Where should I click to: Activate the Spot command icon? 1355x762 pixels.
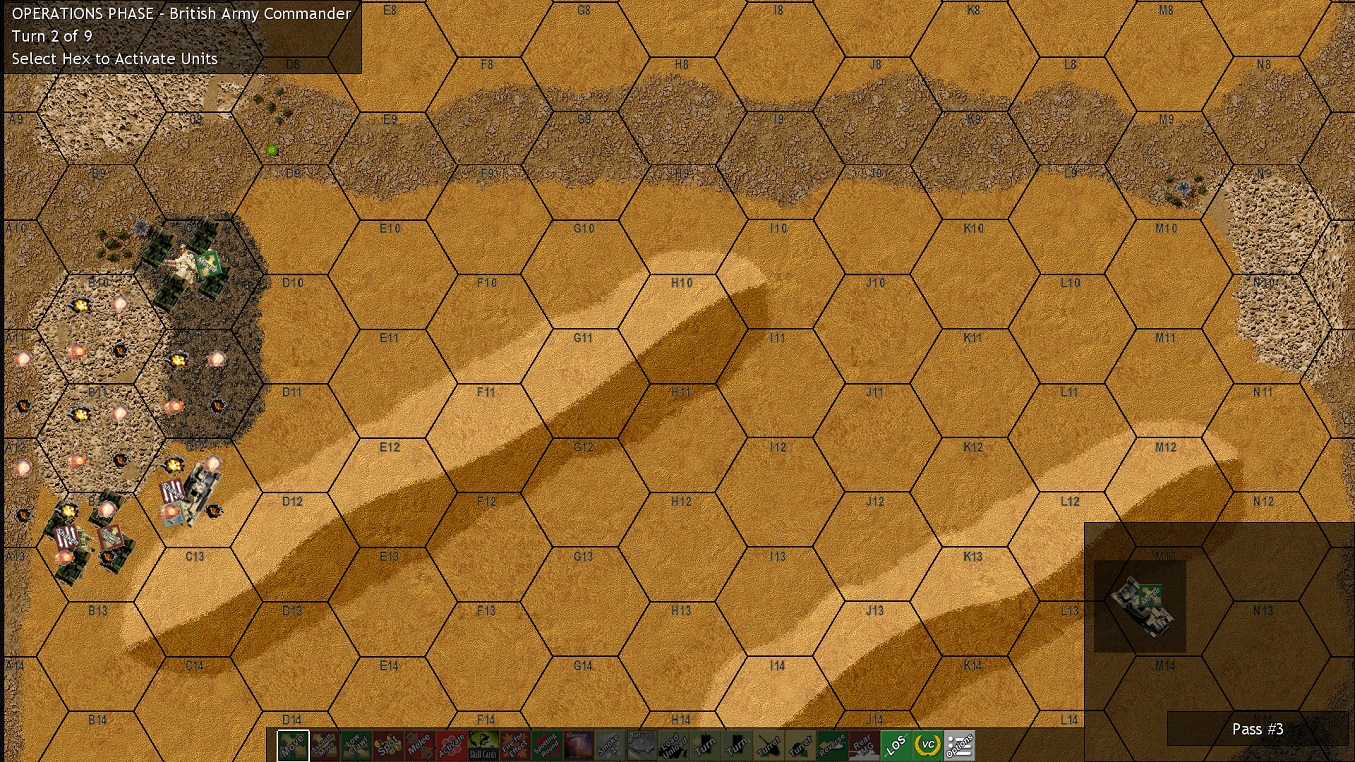[386, 744]
